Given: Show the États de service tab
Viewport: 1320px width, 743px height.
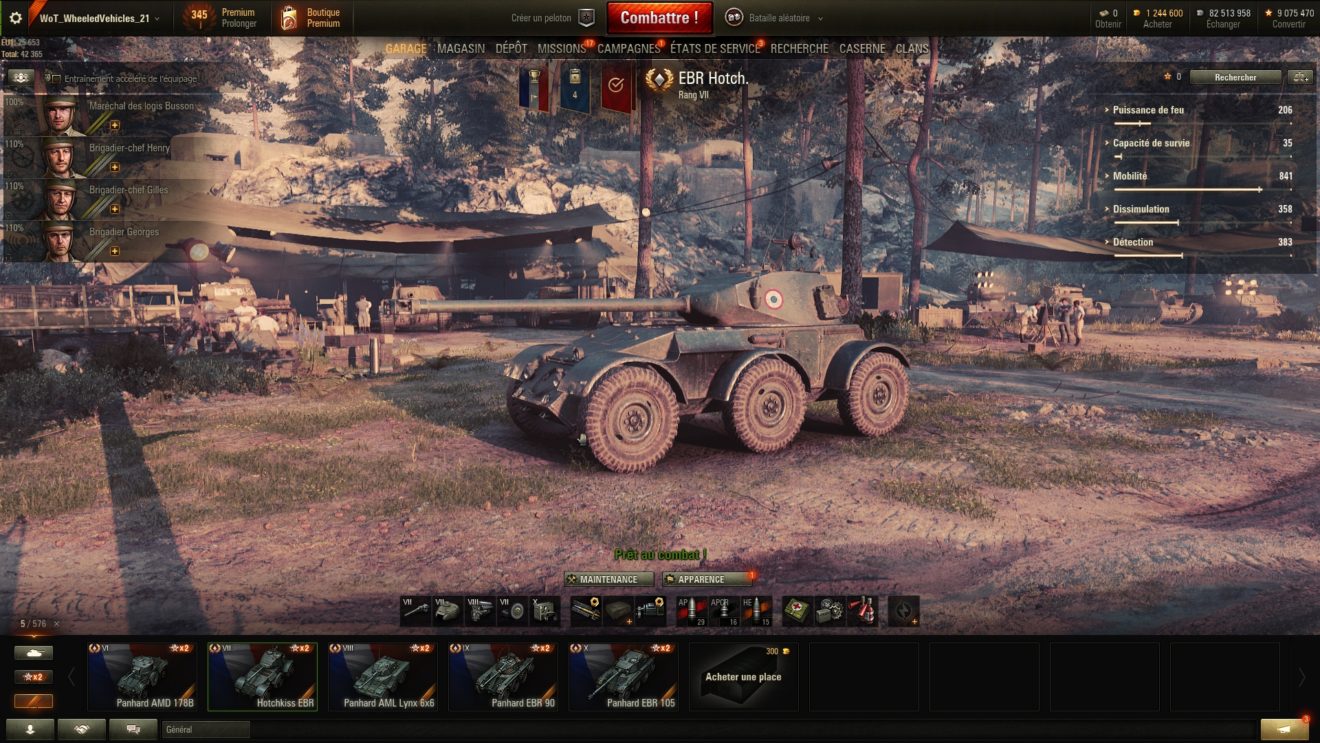Looking at the screenshot, I should click(714, 49).
